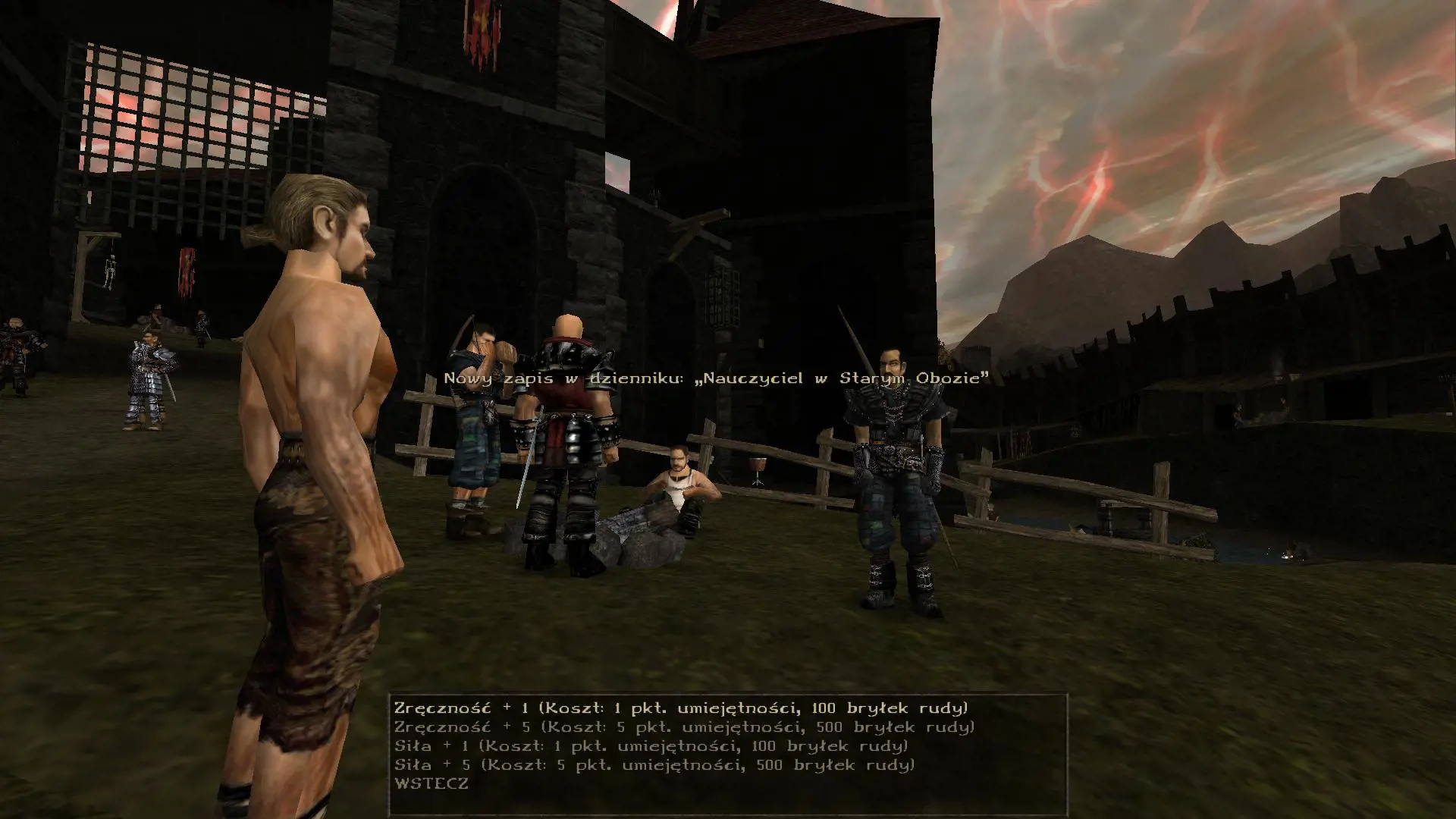Pick the Siła + 1 training option
1456x819 pixels.
pyautogui.click(x=651, y=746)
